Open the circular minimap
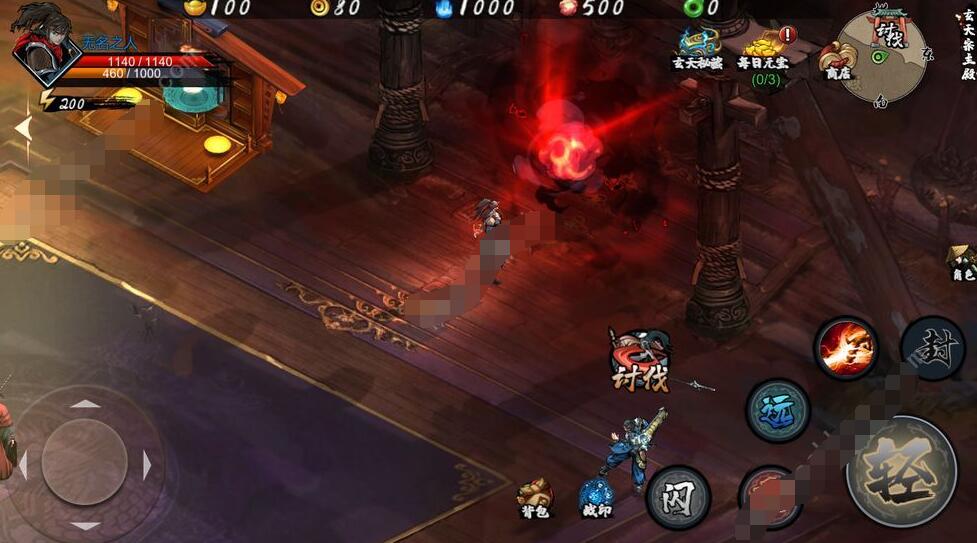 pyautogui.click(x=883, y=56)
